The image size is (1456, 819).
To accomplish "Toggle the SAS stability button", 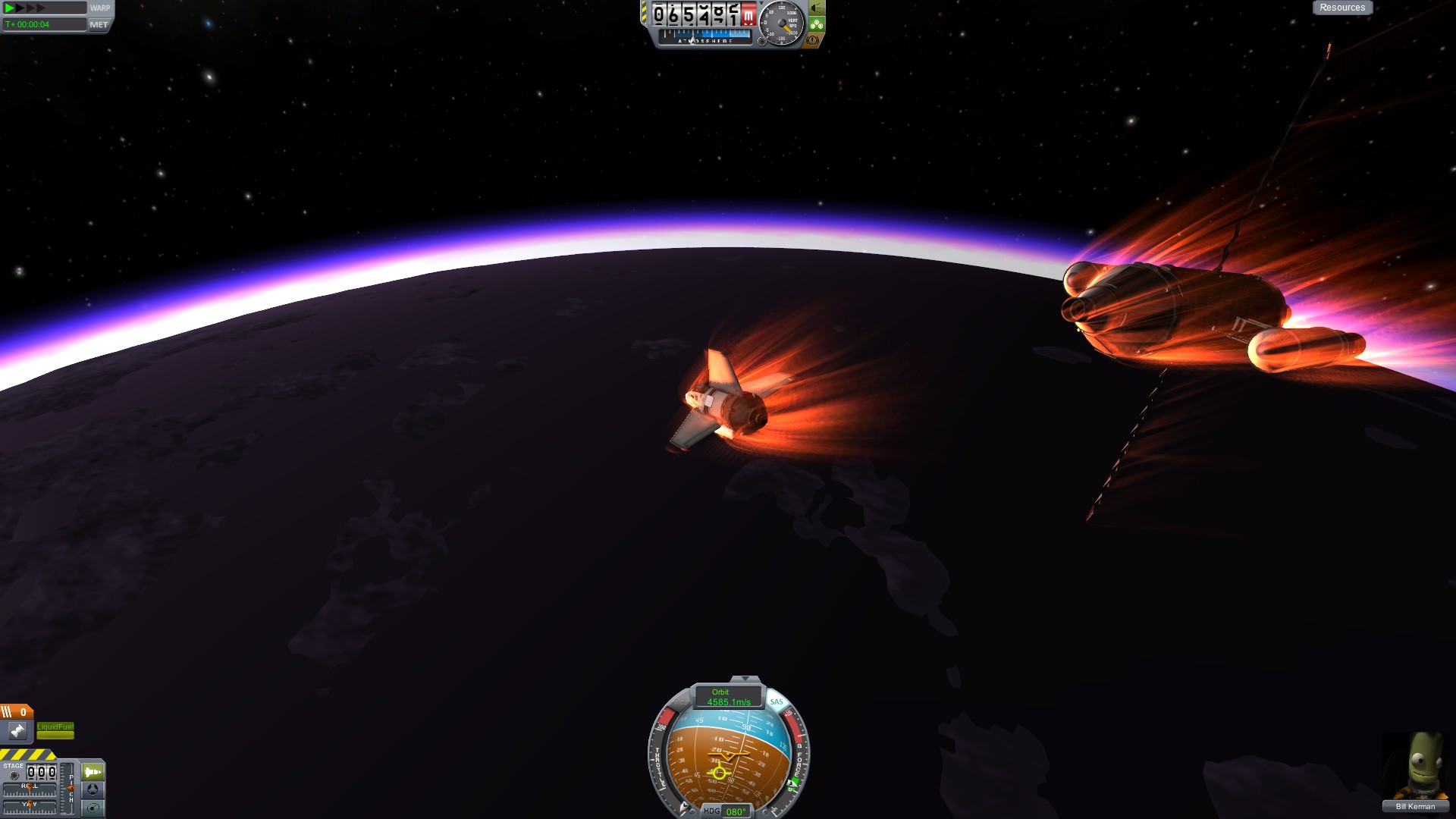I will (776, 701).
